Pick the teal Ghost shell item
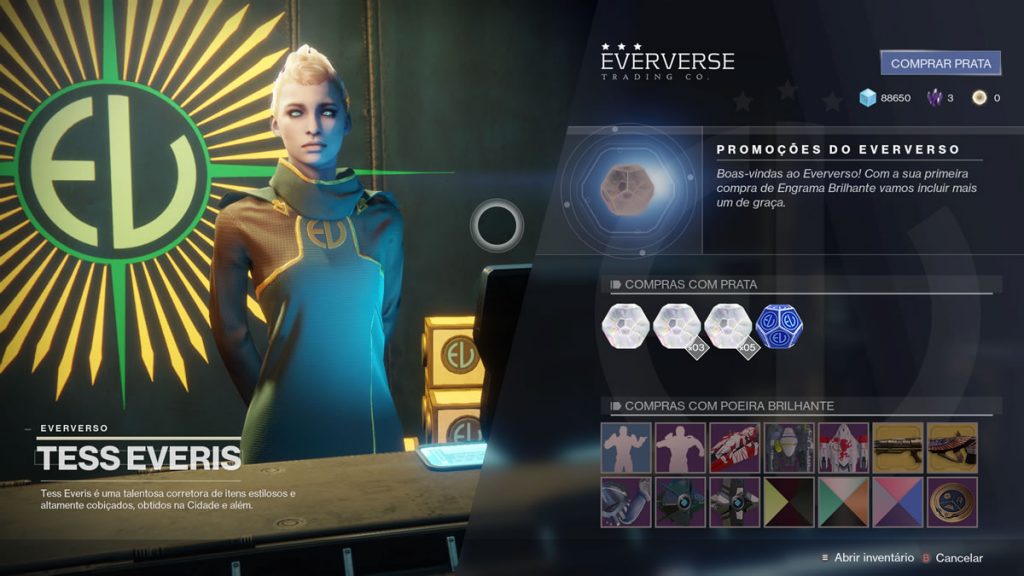 pos(680,501)
